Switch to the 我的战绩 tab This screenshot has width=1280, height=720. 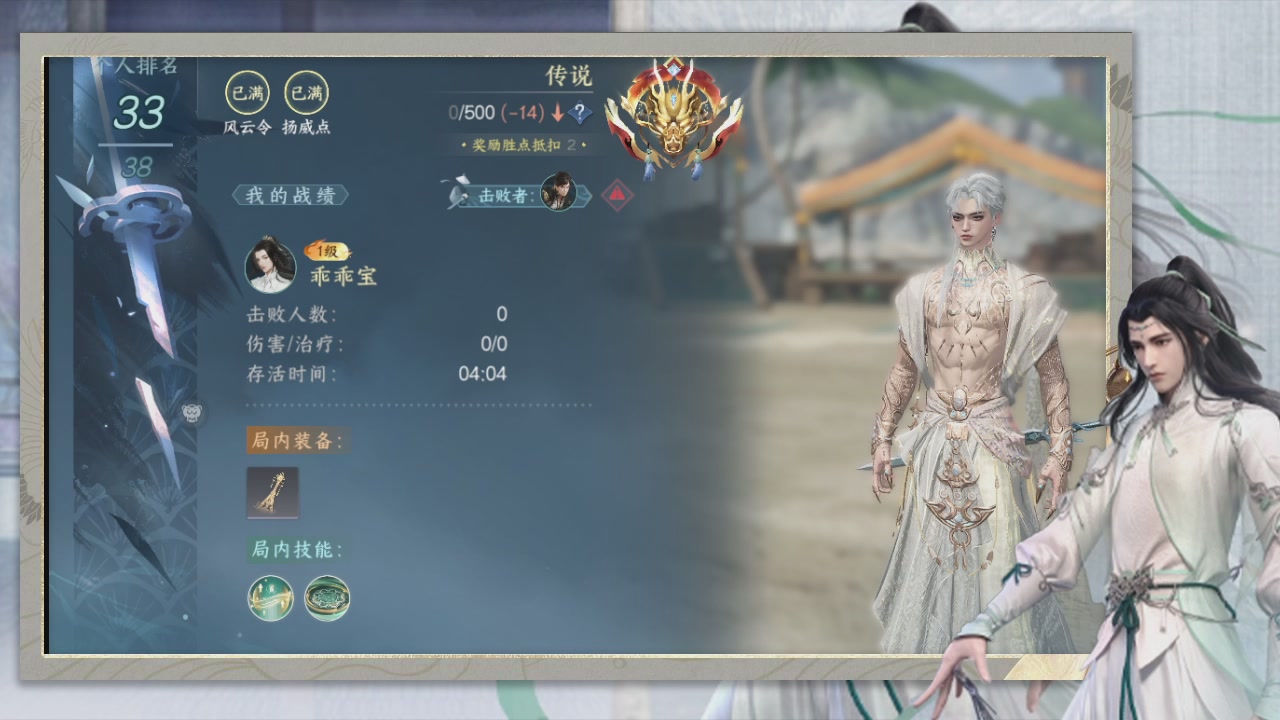click(289, 196)
